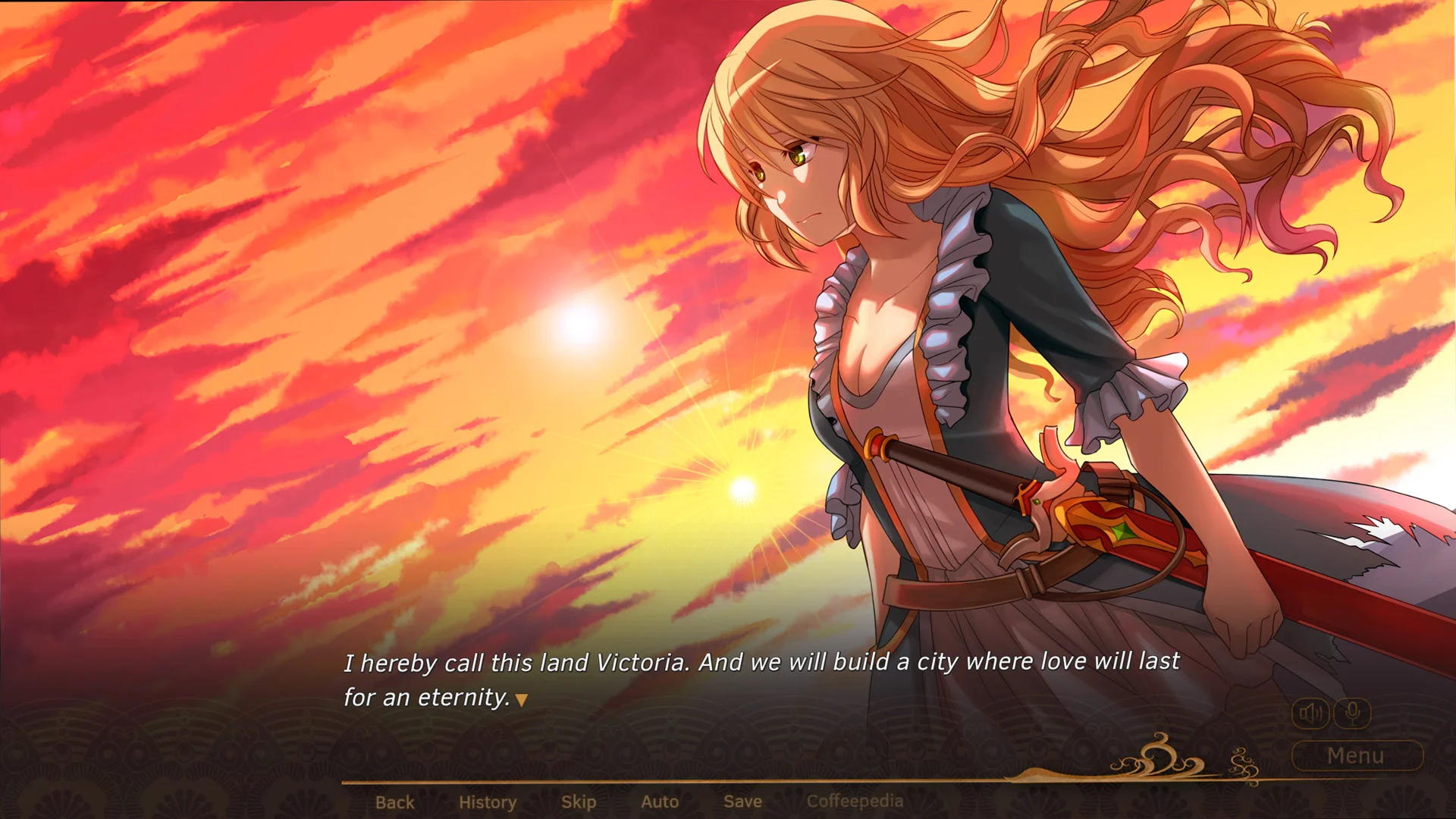Image resolution: width=1456 pixels, height=819 pixels.
Task: Open the History dialogue log
Action: tap(487, 802)
